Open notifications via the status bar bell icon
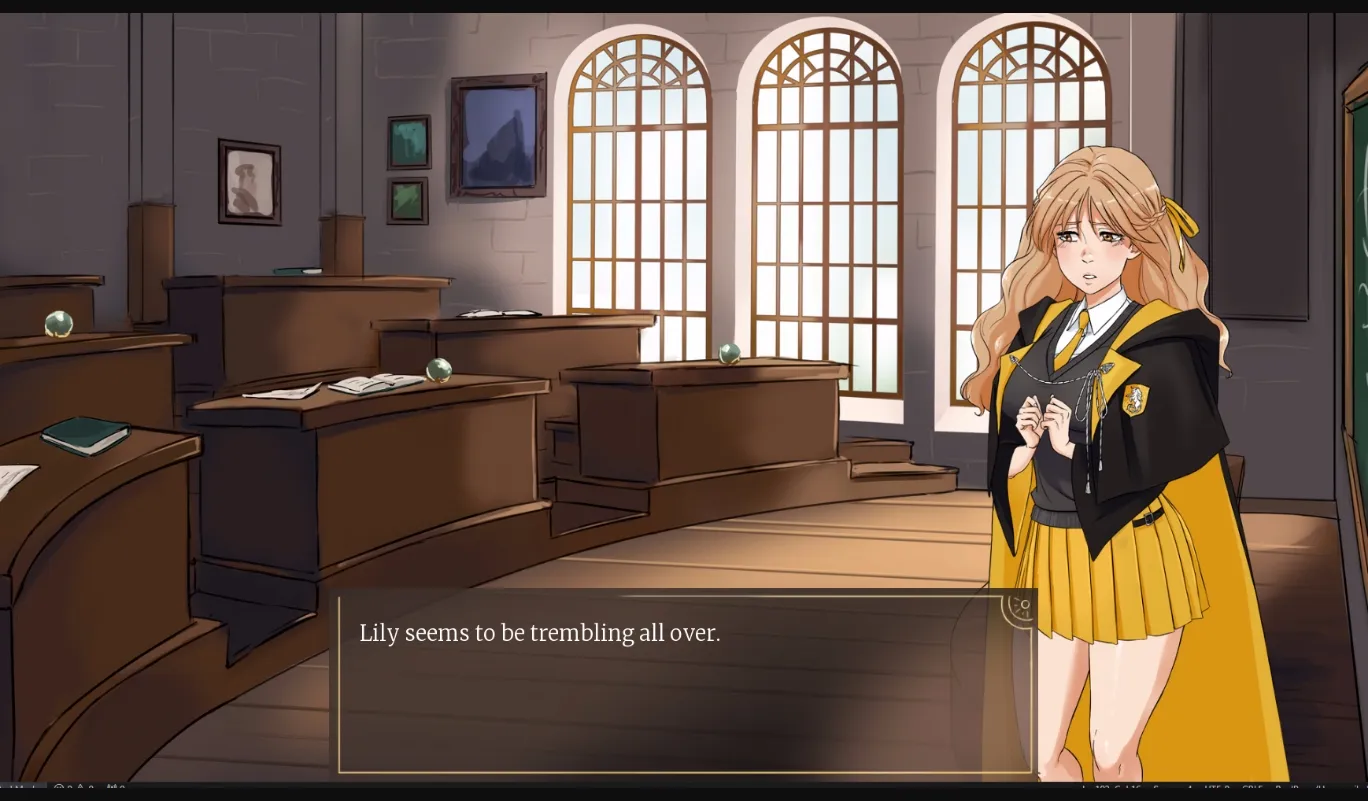1368x801 pixels. coord(1360,789)
